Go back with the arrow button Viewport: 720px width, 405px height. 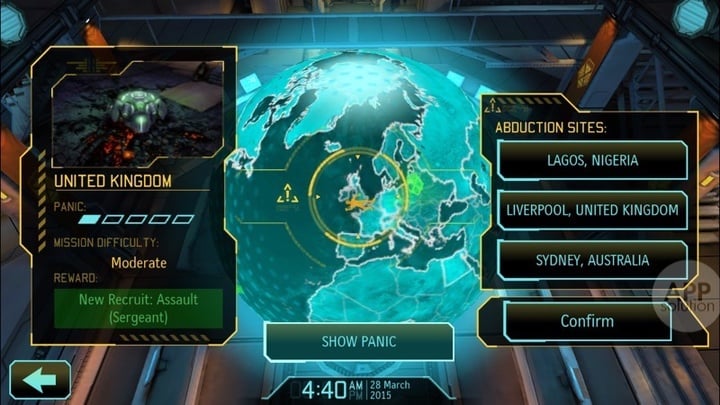click(x=40, y=380)
